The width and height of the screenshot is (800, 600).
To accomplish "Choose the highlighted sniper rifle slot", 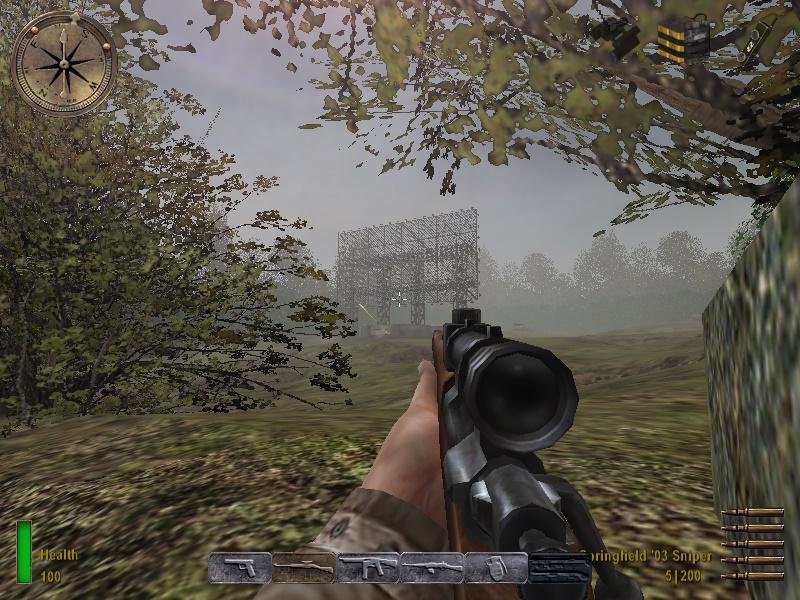I will pyautogui.click(x=304, y=567).
